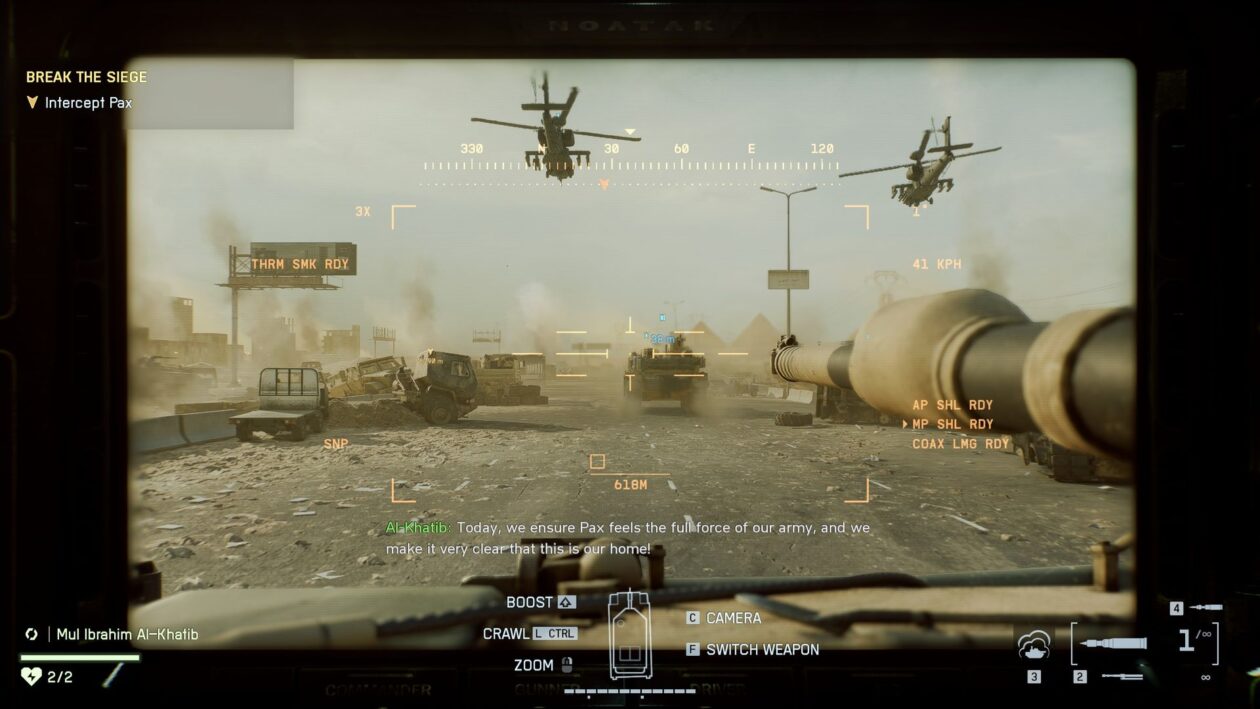
Task: Activate the THRM SMK RDY thermal smoke indicator
Action: click(300, 265)
